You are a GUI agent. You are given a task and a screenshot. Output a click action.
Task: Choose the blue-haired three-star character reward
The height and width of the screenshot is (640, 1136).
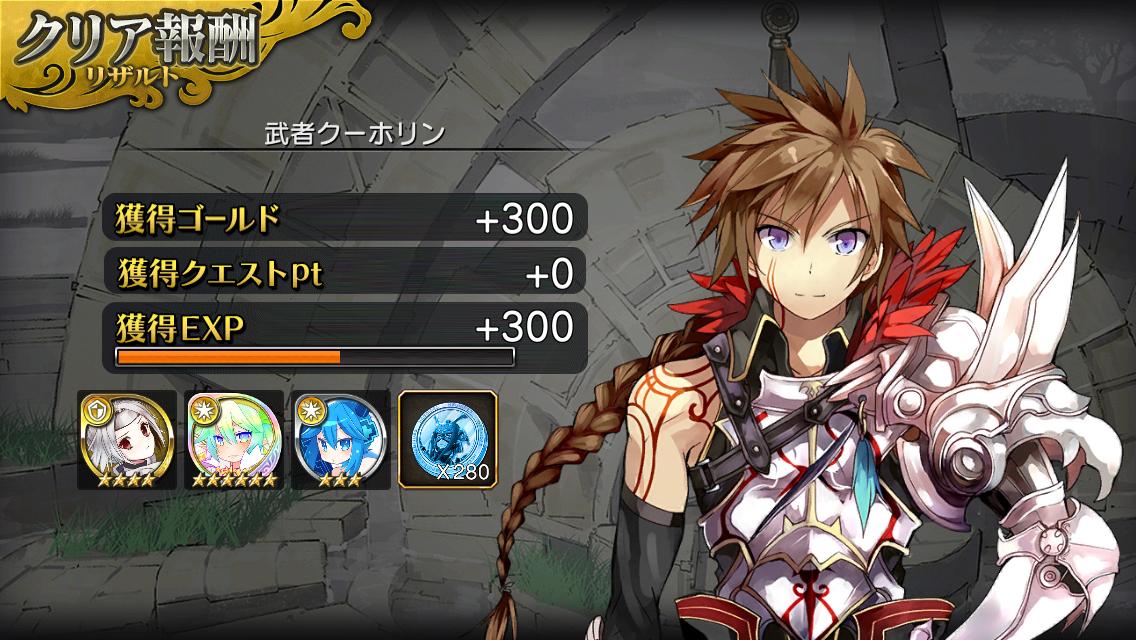click(341, 439)
